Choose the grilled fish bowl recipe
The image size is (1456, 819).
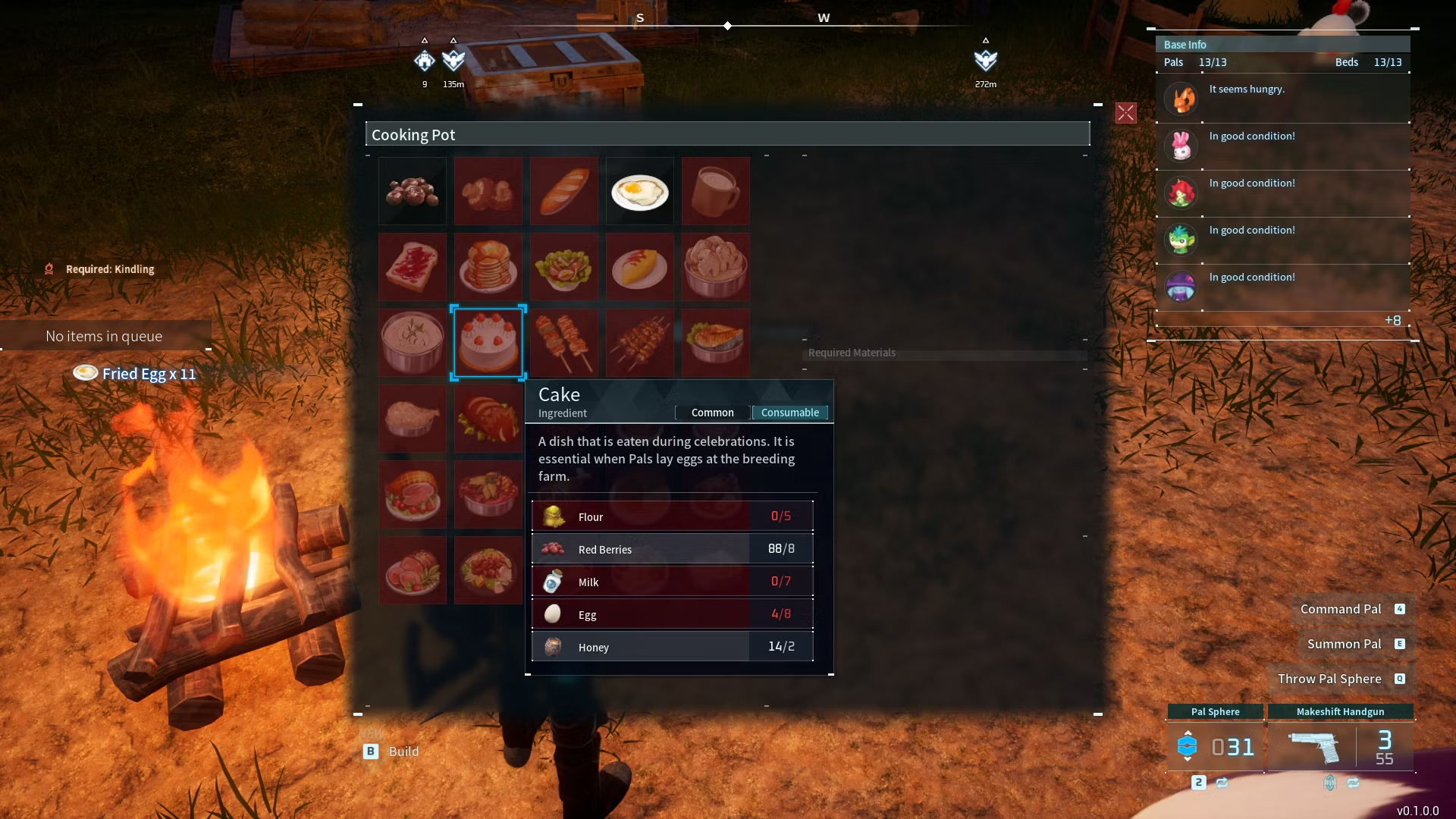[x=715, y=342]
